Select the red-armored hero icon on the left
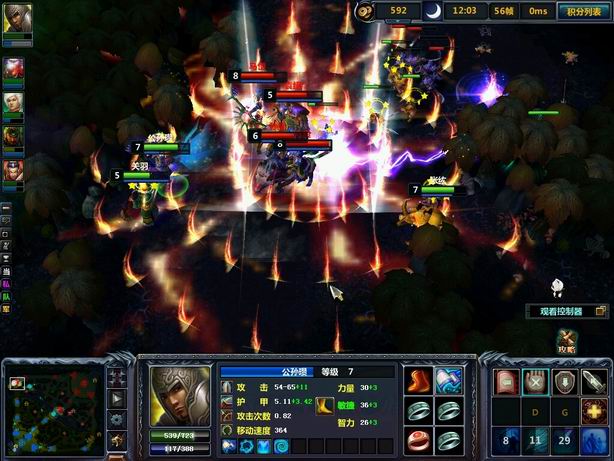The image size is (614, 461). (15, 69)
